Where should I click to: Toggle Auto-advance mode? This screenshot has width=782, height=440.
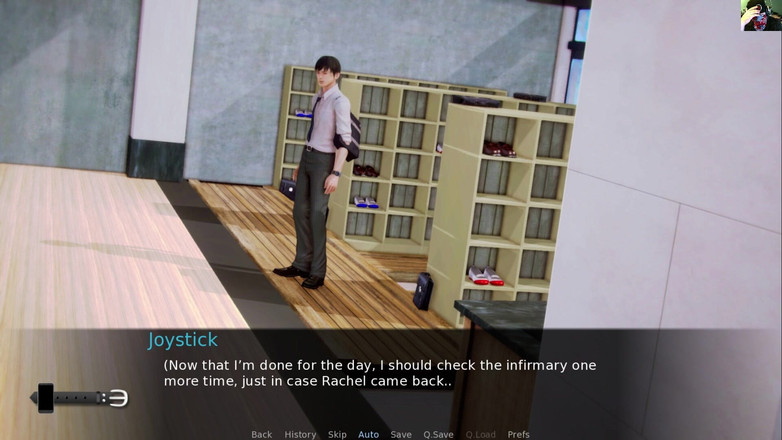coord(368,434)
